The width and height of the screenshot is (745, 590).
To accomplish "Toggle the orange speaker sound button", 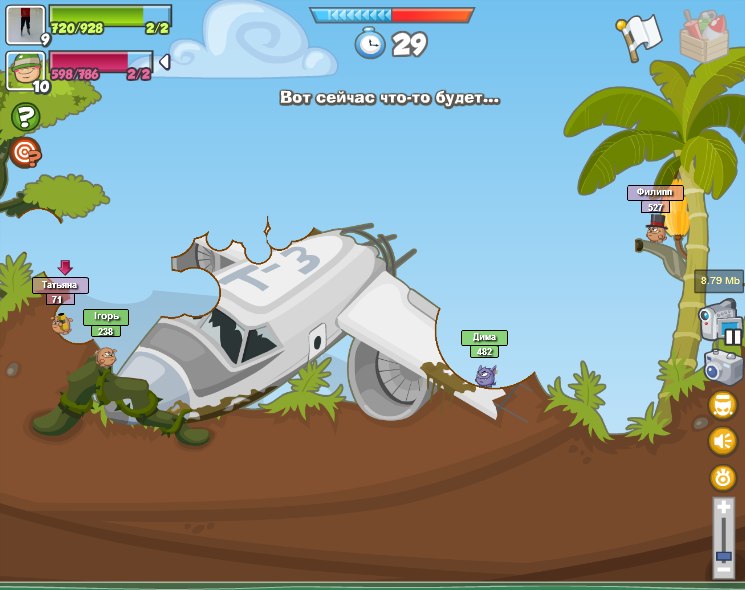I will (x=723, y=440).
